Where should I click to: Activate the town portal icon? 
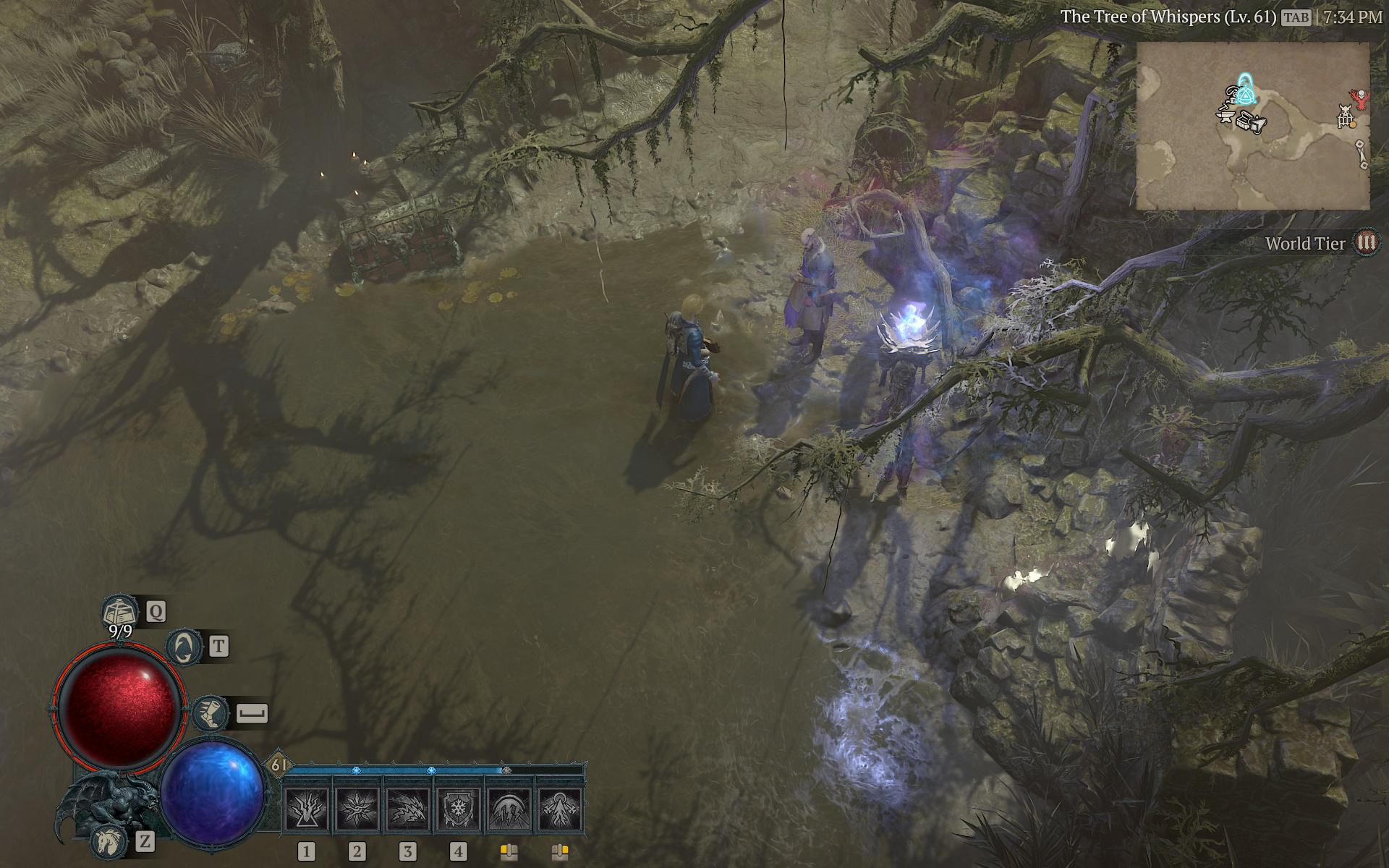[184, 646]
